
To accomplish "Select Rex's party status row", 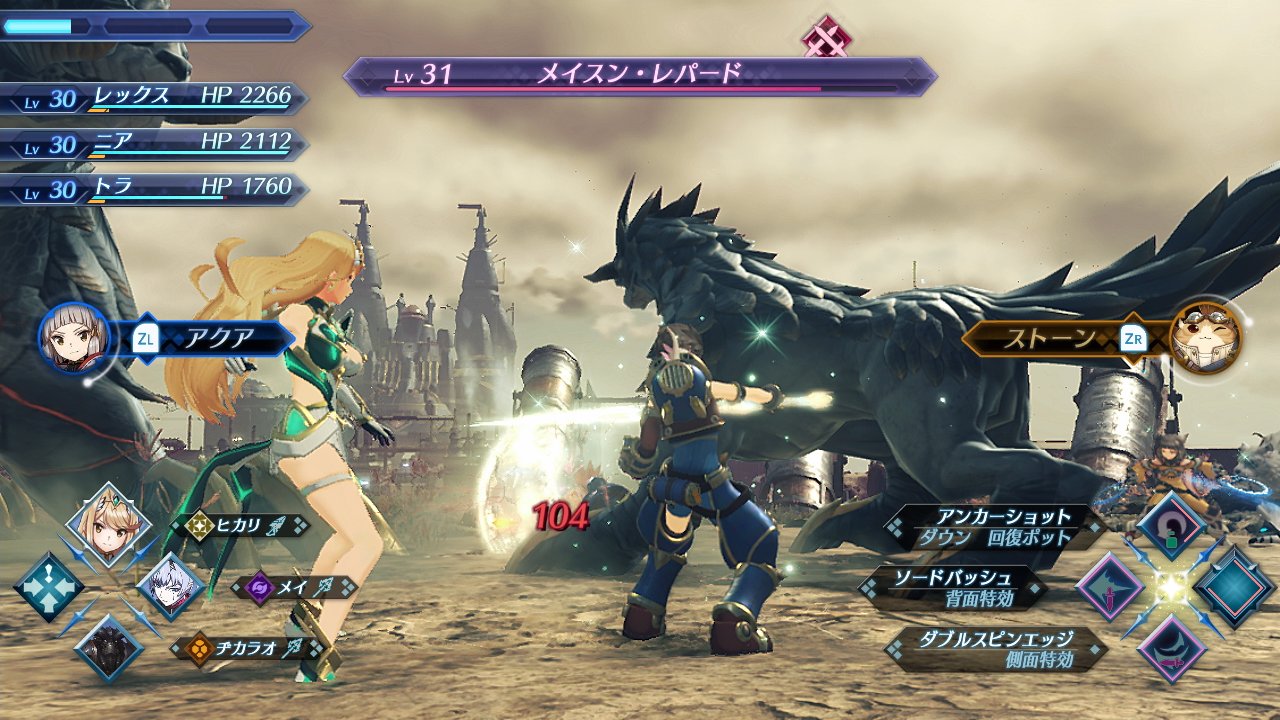I will tap(155, 98).
